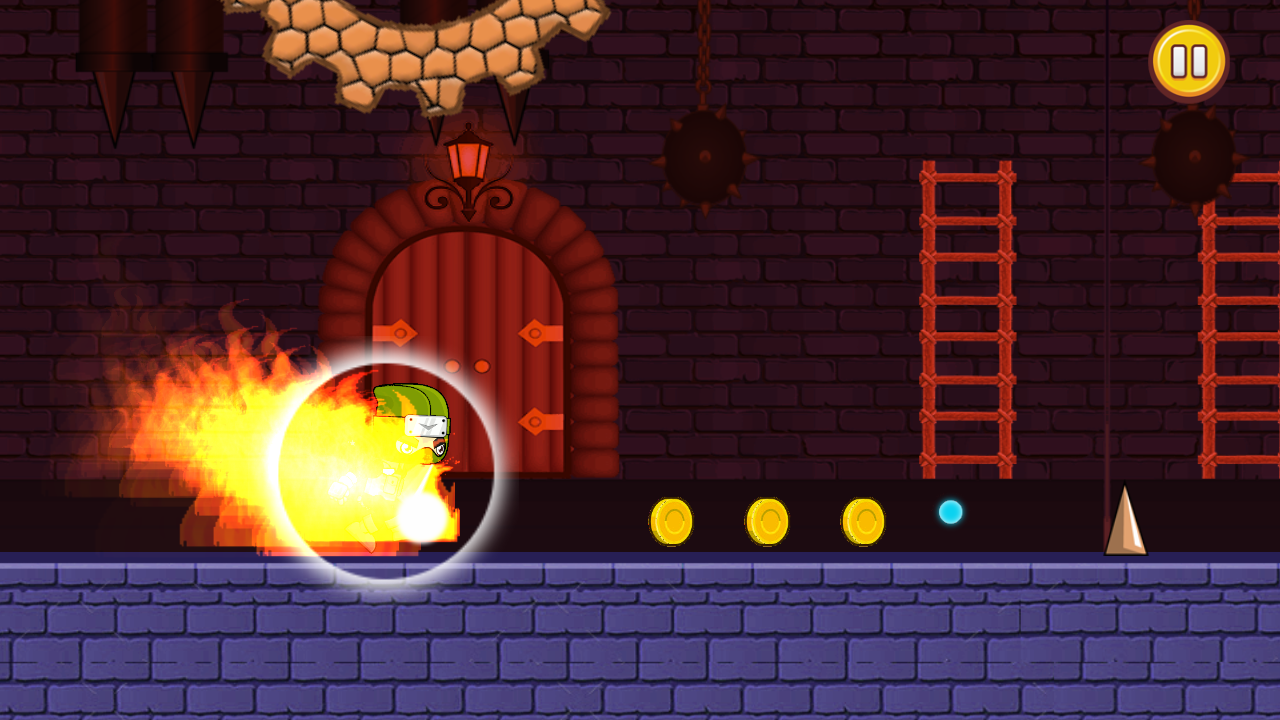This screenshot has width=1280, height=720.
Task: Click the blue orb pickup
Action: (950, 513)
